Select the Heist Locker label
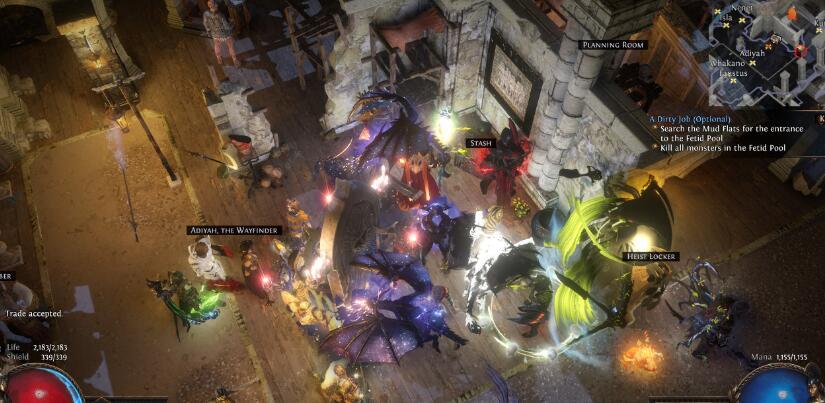 pyautogui.click(x=652, y=257)
